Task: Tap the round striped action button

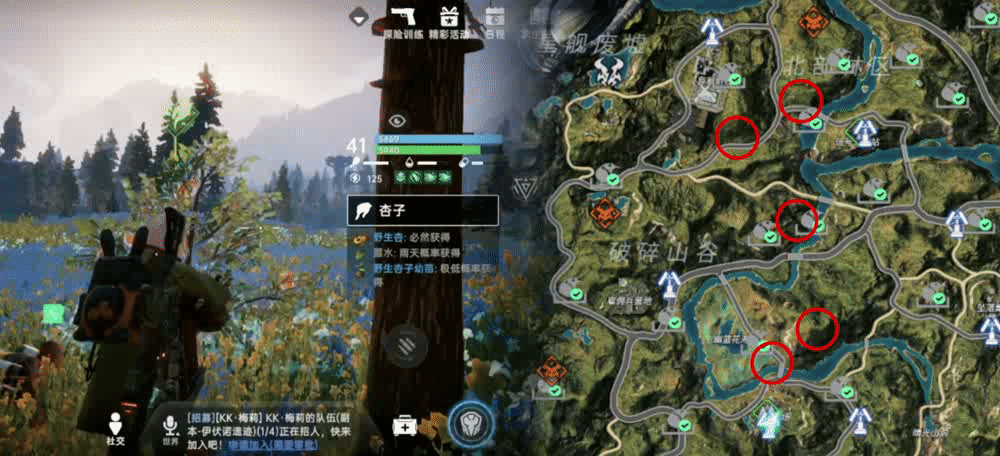Action: coord(408,344)
